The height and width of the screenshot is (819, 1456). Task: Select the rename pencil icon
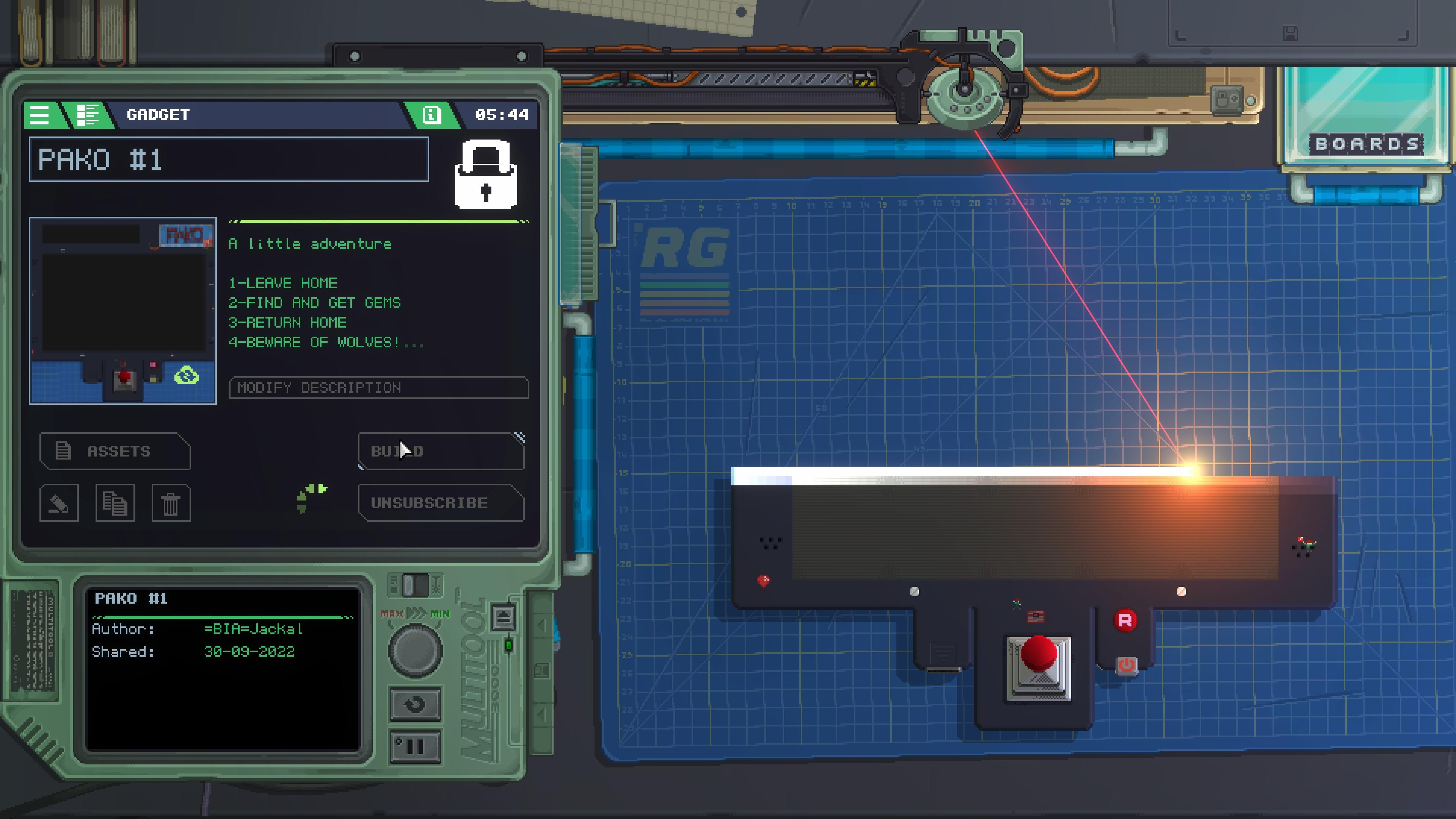point(59,502)
